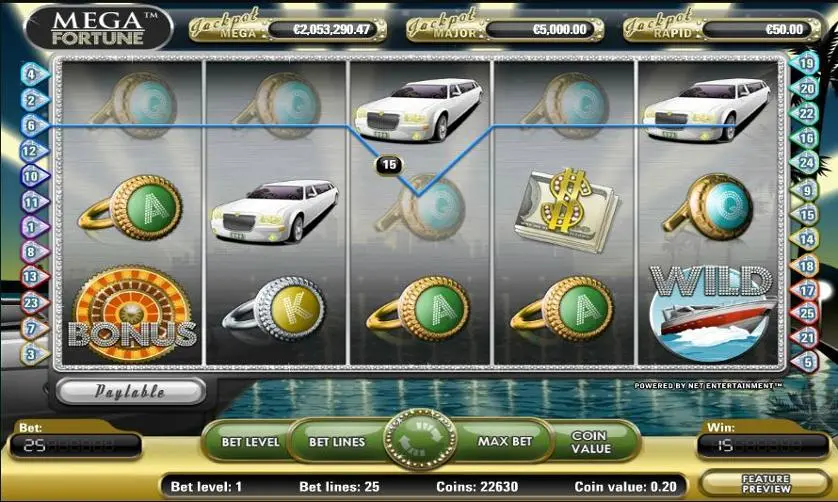Viewport: 838px width, 502px height.
Task: Select bet line marker 10
Action: tap(30, 176)
